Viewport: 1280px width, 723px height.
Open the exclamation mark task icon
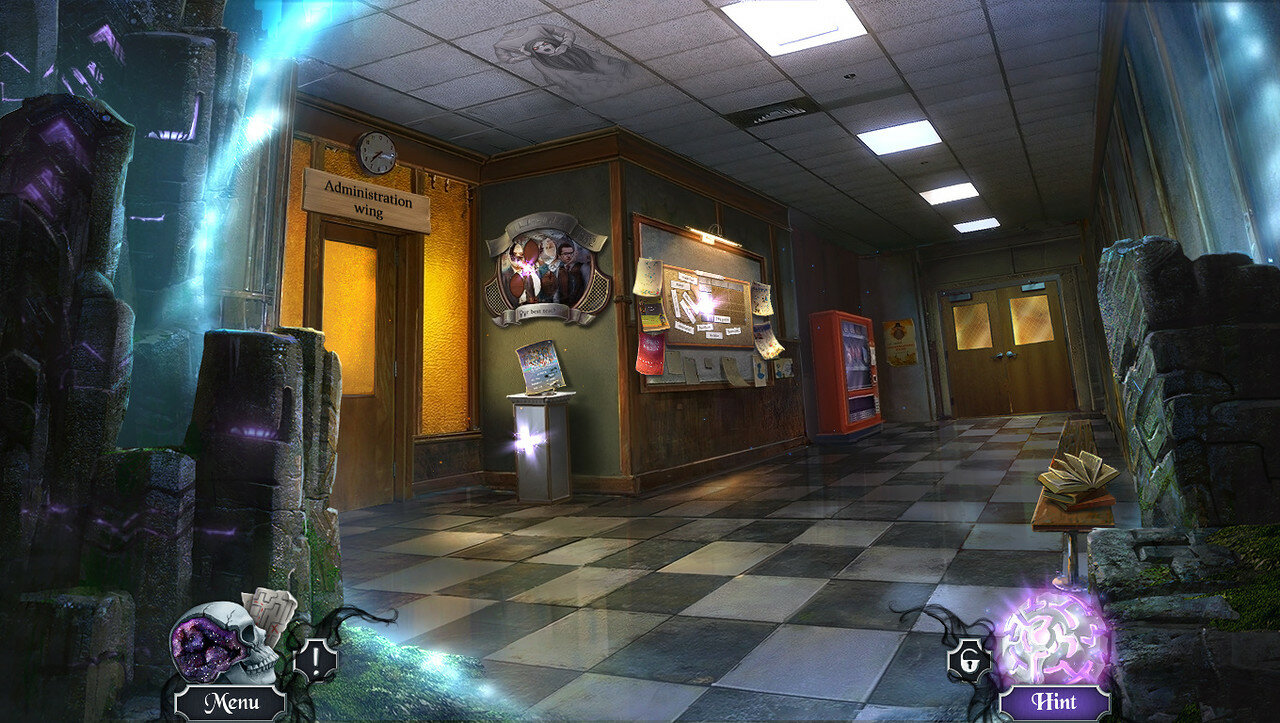coord(315,660)
